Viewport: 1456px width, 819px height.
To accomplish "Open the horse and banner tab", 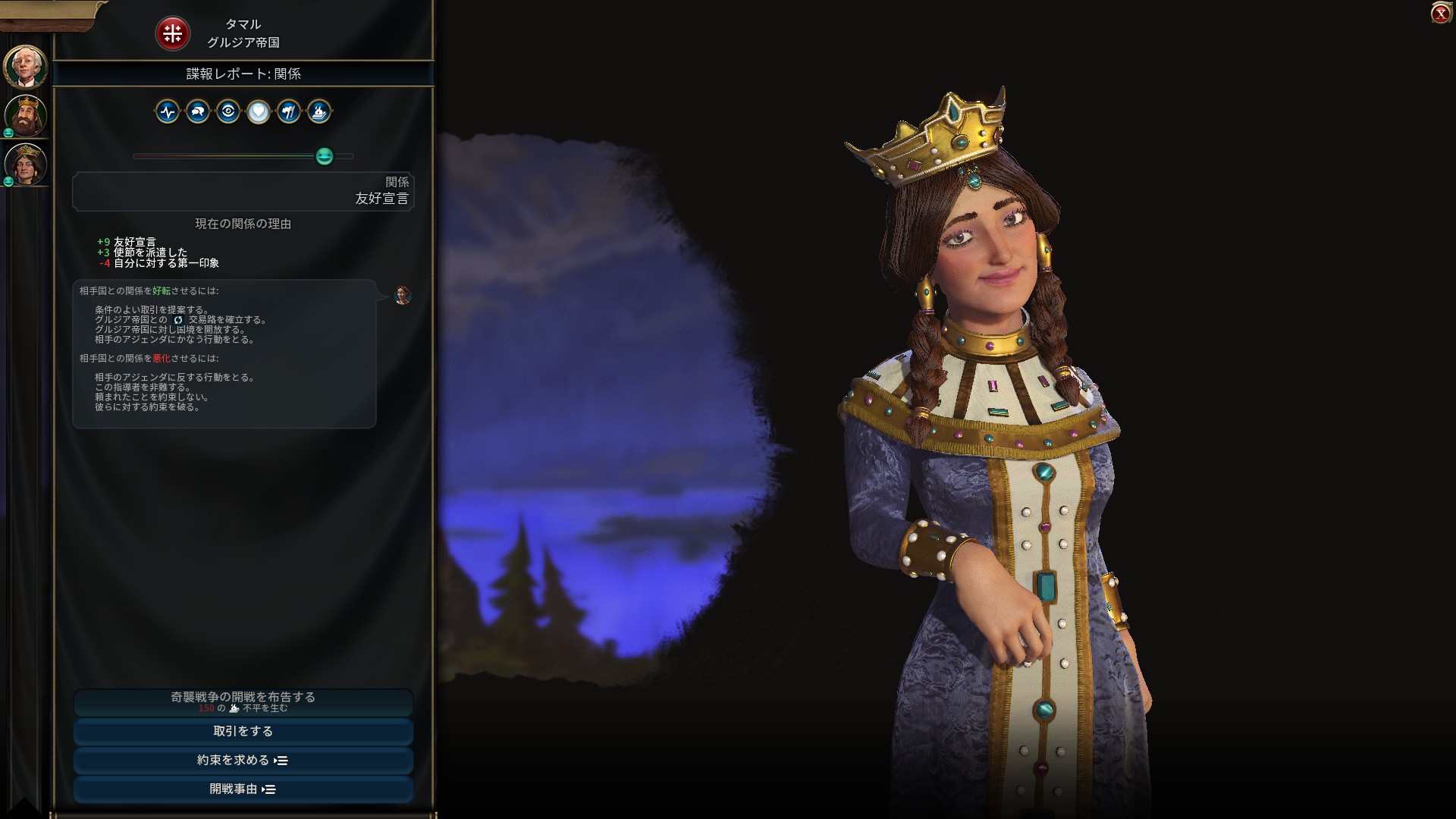I will (x=289, y=112).
